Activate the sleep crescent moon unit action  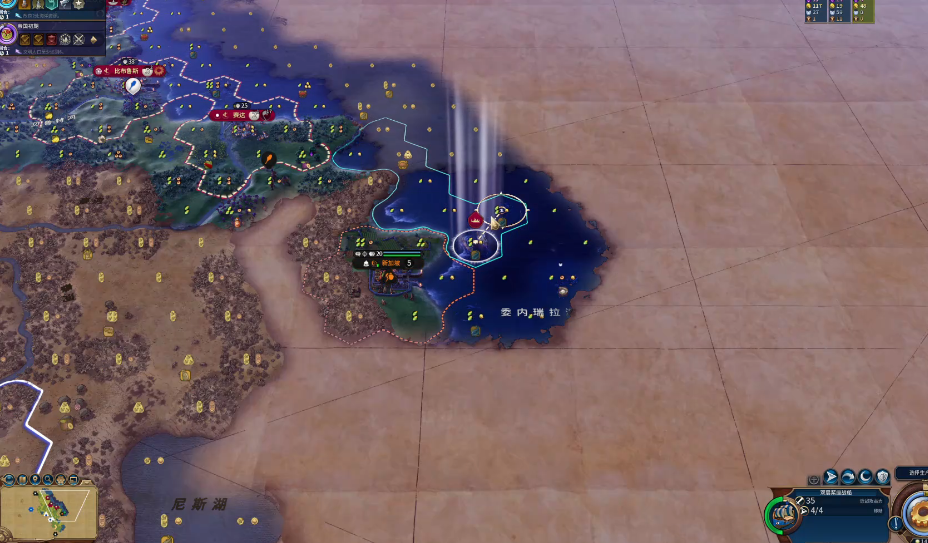click(866, 477)
